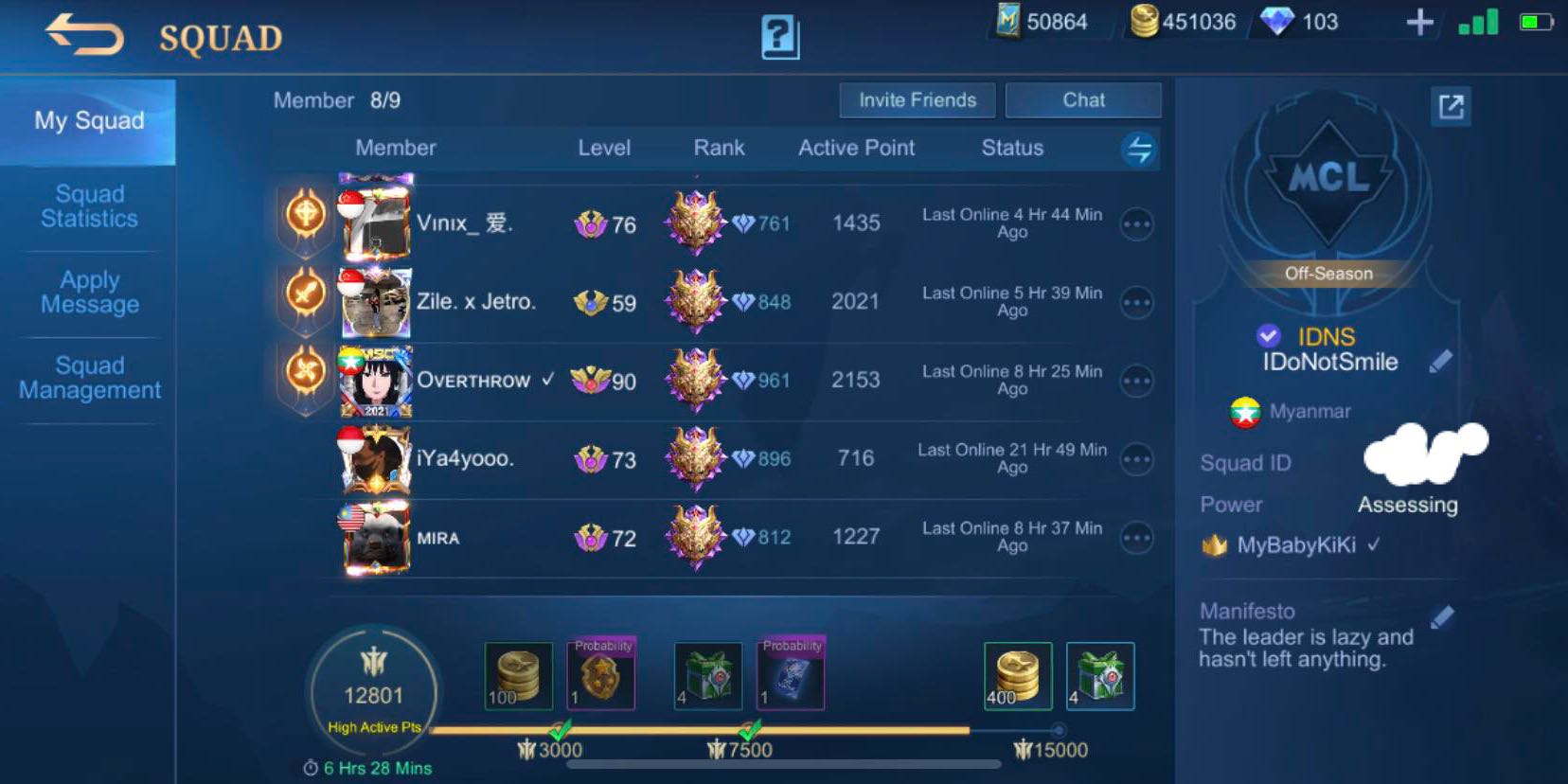Screen dimensions: 1568x784
Task: Select MIRA's avatar thumbnail
Action: 373,538
